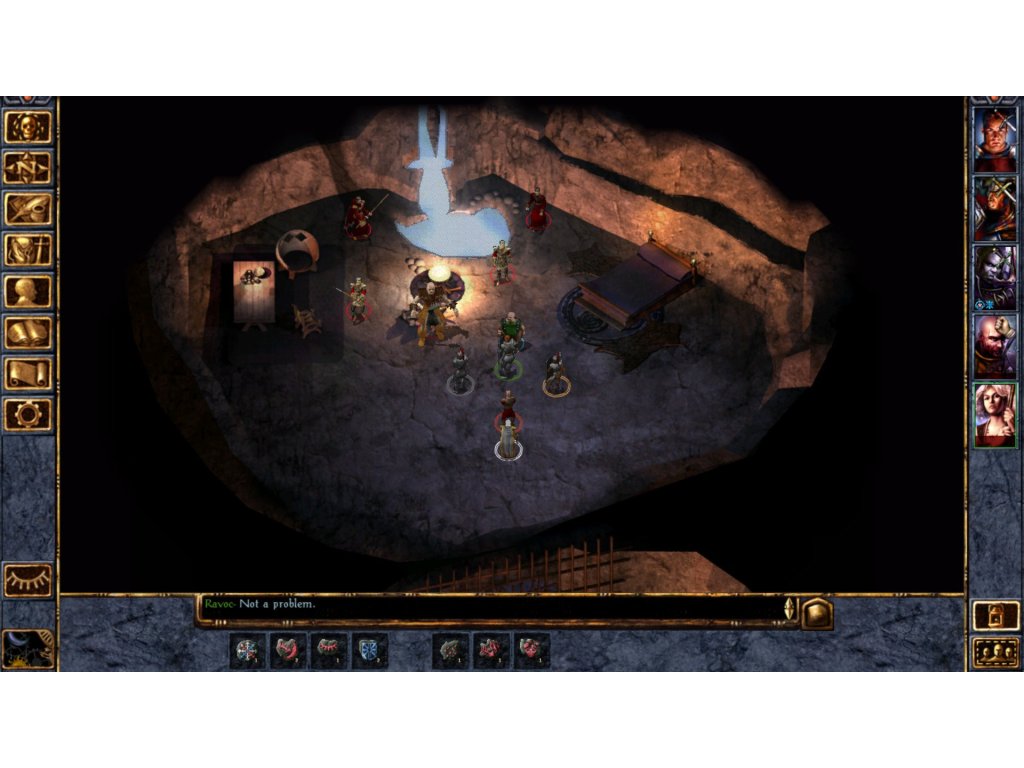Toggle the closed-eye hide interface button
This screenshot has height=768, width=1024.
(28, 579)
